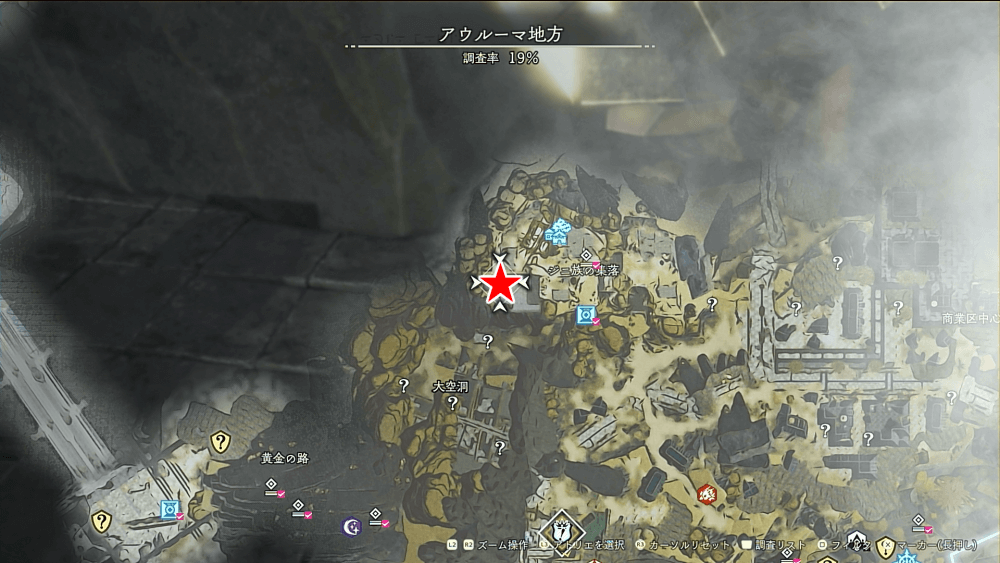Select the yellow shield question mark above 黄金の路
The height and width of the screenshot is (563, 1000).
[220, 441]
